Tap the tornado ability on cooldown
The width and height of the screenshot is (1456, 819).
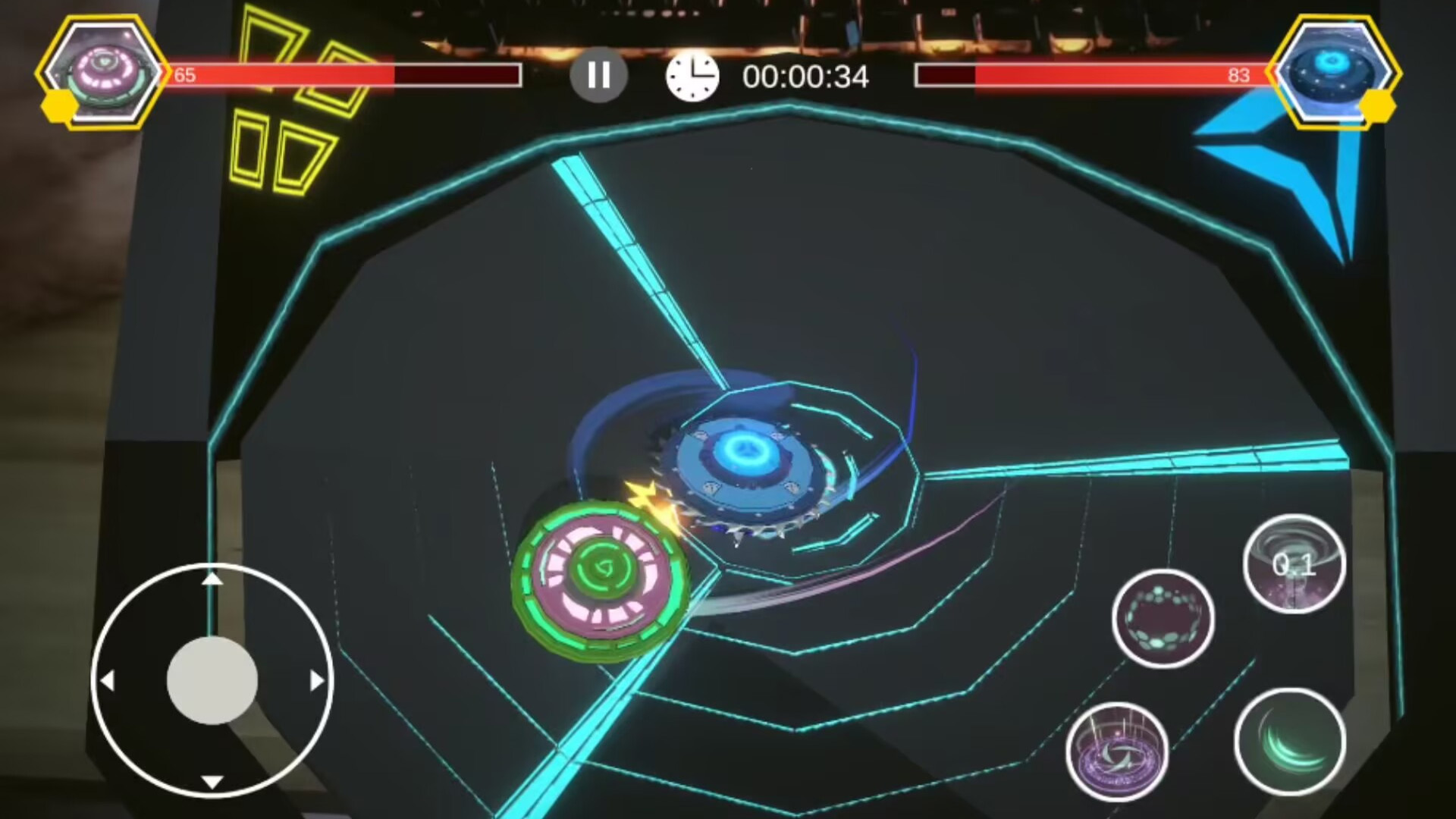[x=1294, y=563]
